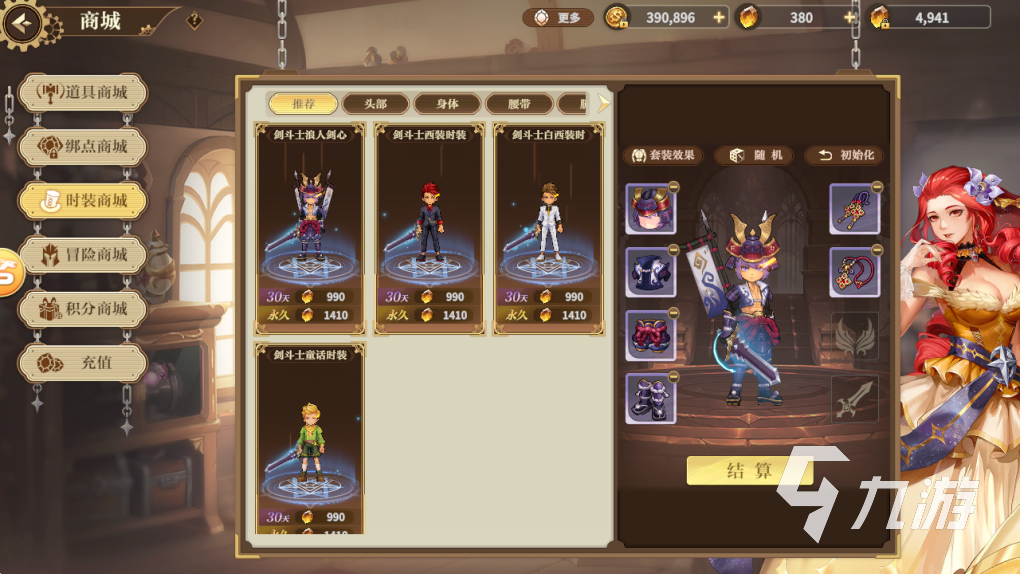Reset outfit with 初始化 button
Viewport: 1020px width, 574px height.
[x=845, y=156]
